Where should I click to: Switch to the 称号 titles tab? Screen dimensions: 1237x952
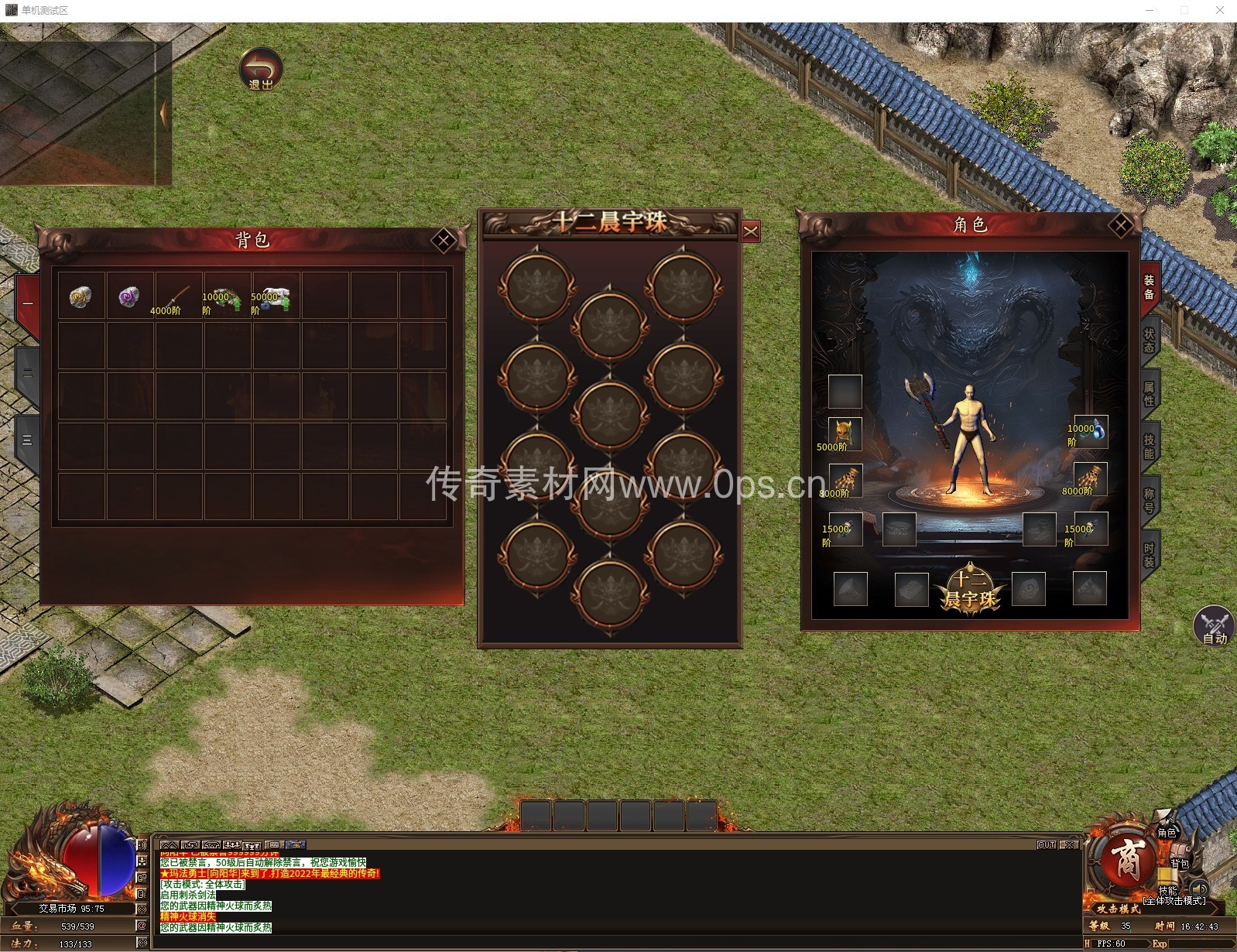click(x=1150, y=500)
